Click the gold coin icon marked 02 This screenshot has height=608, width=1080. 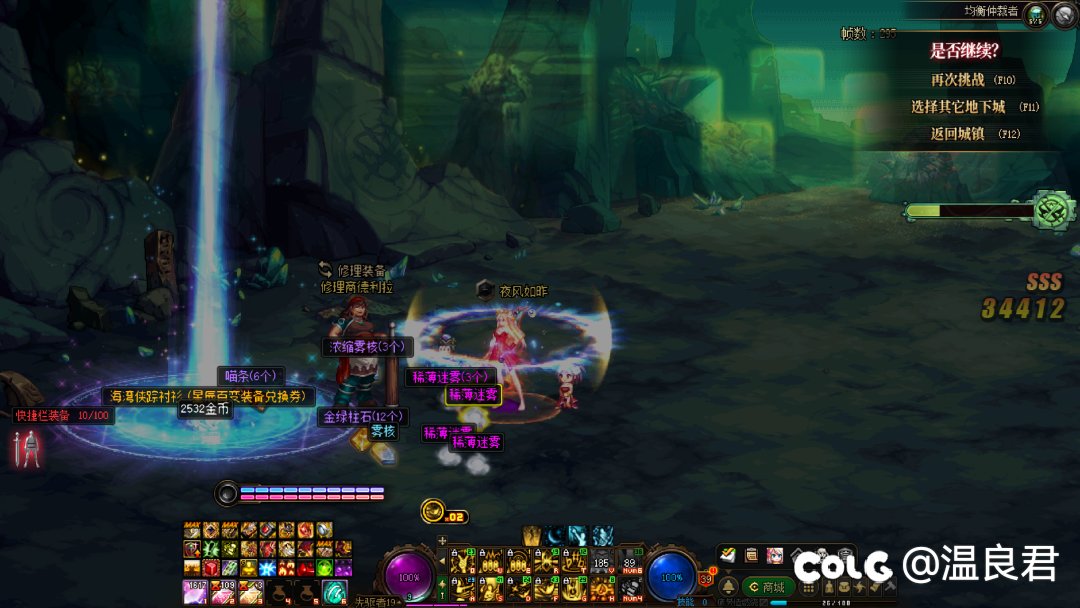pyautogui.click(x=434, y=511)
